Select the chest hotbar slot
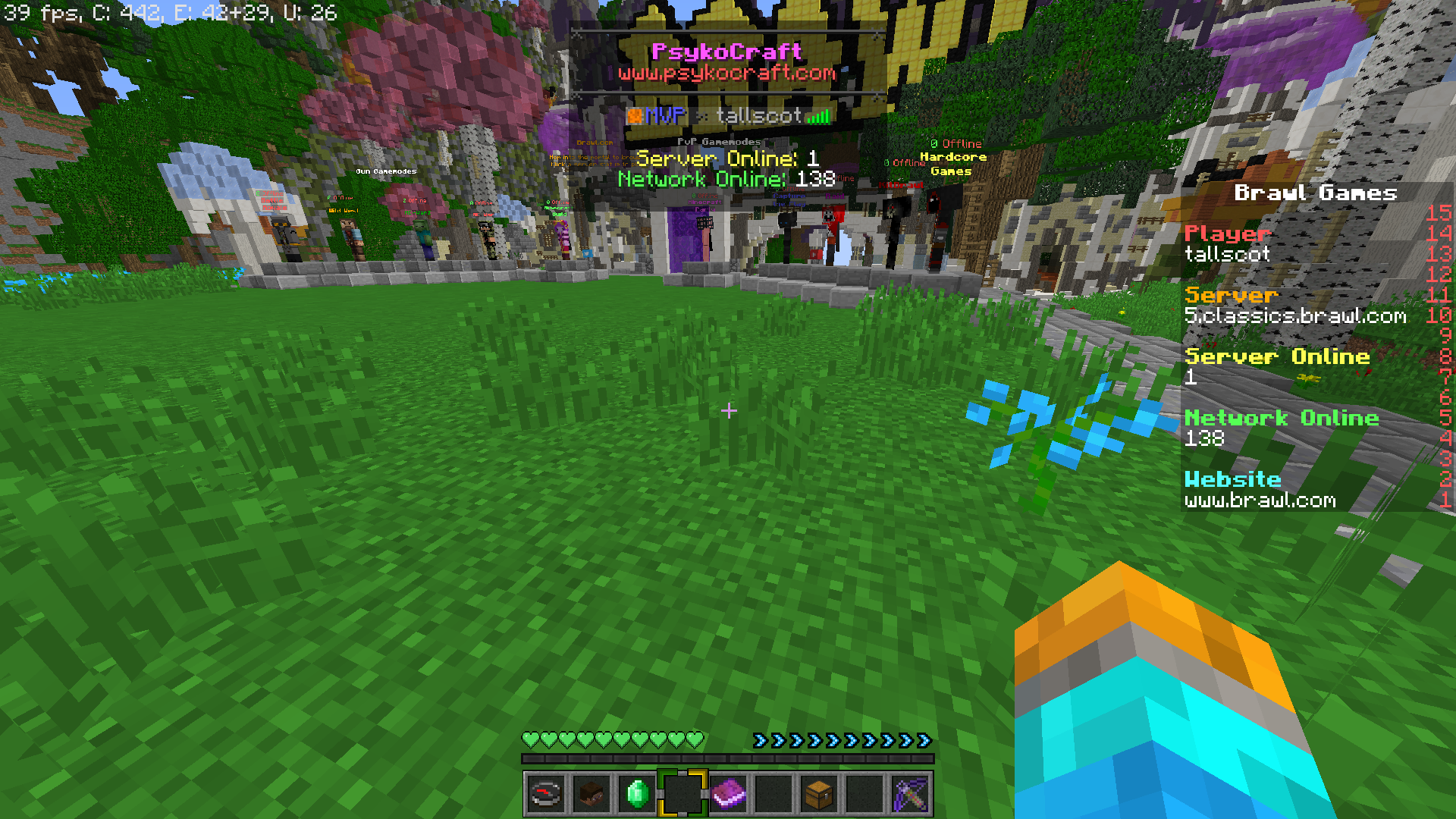This screenshot has height=819, width=1456. [819, 794]
